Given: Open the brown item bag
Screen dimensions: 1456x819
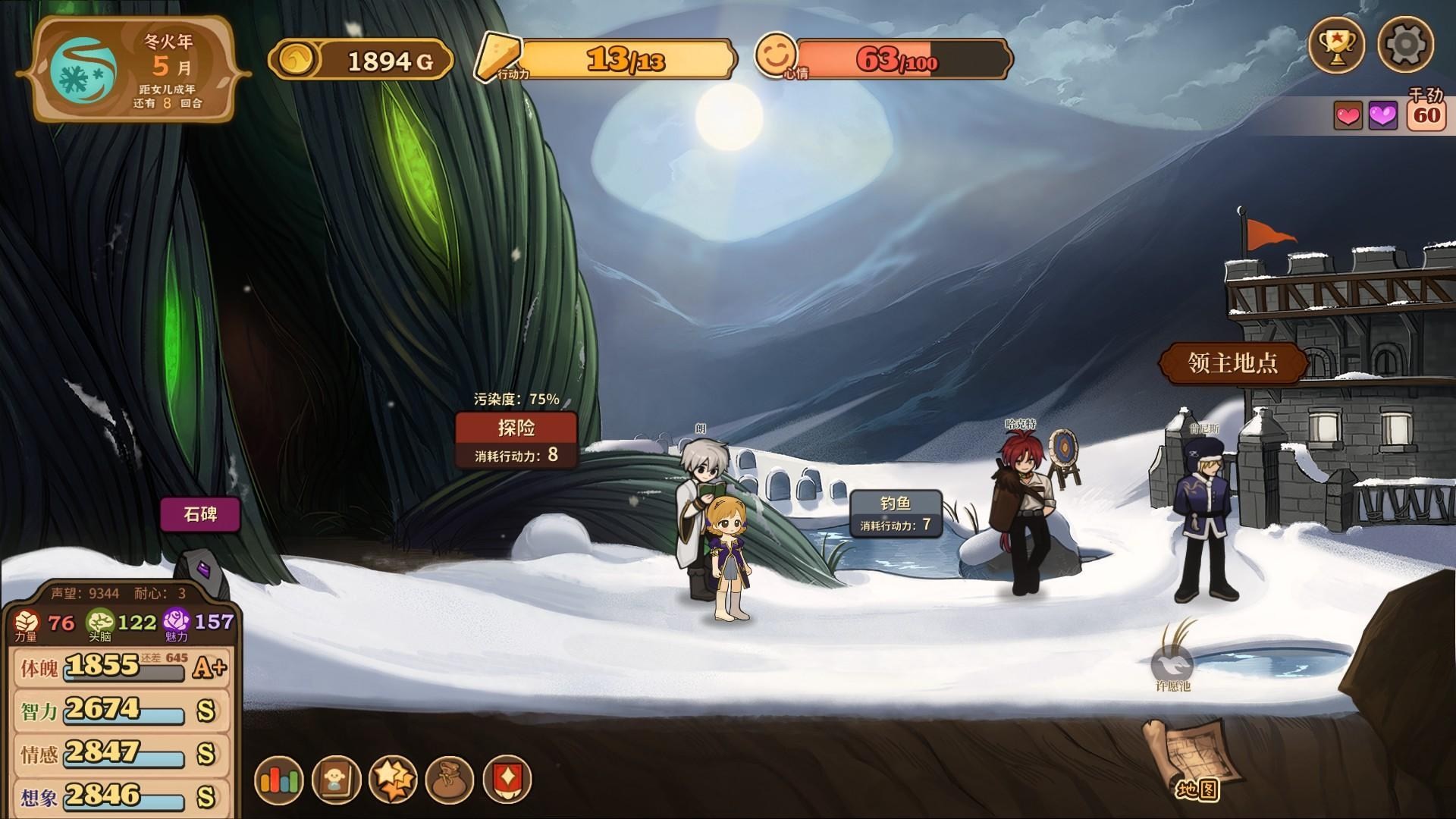Looking at the screenshot, I should tap(450, 780).
